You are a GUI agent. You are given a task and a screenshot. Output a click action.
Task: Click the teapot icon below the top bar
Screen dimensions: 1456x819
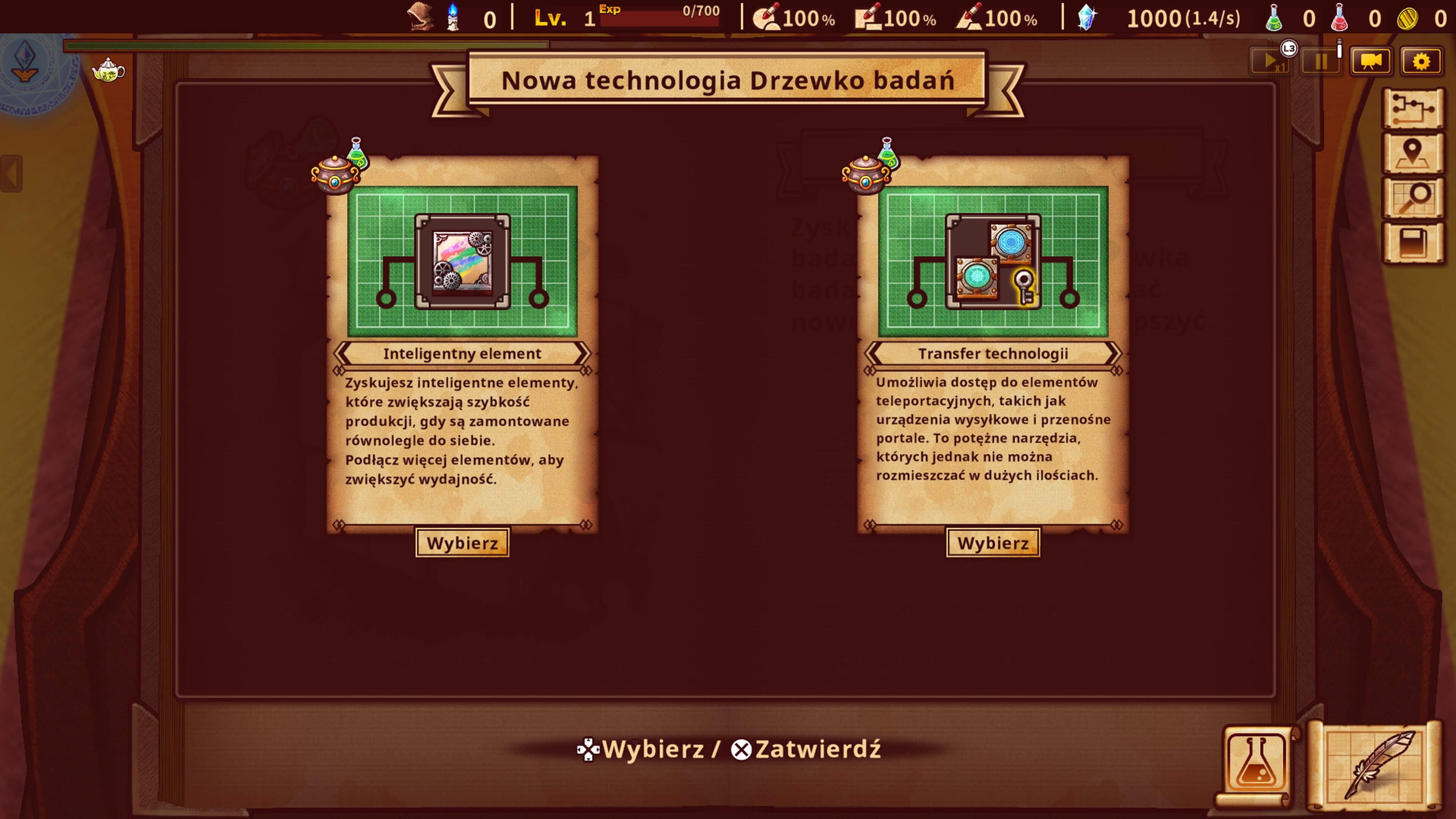click(x=109, y=72)
